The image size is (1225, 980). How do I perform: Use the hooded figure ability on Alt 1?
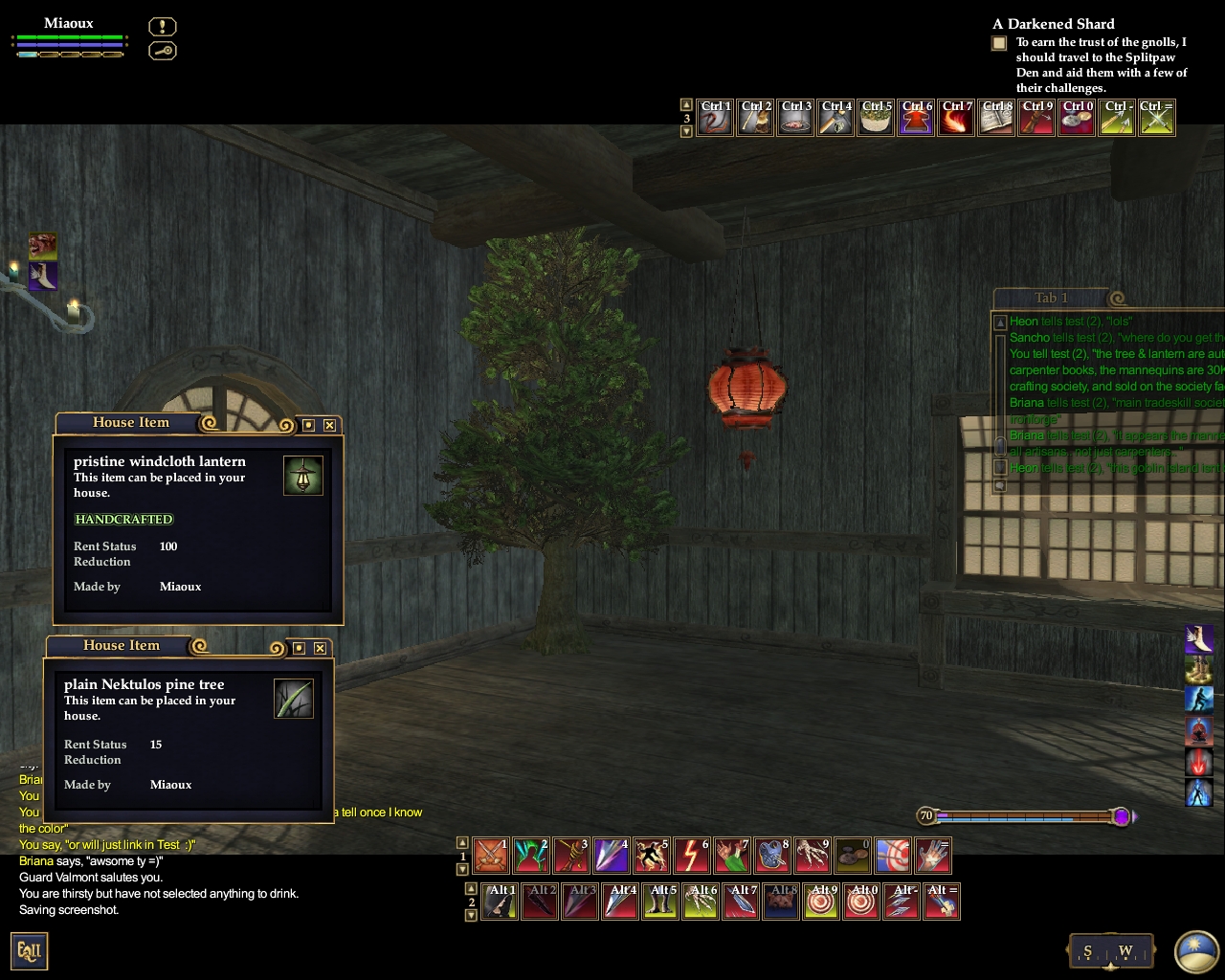click(x=500, y=902)
